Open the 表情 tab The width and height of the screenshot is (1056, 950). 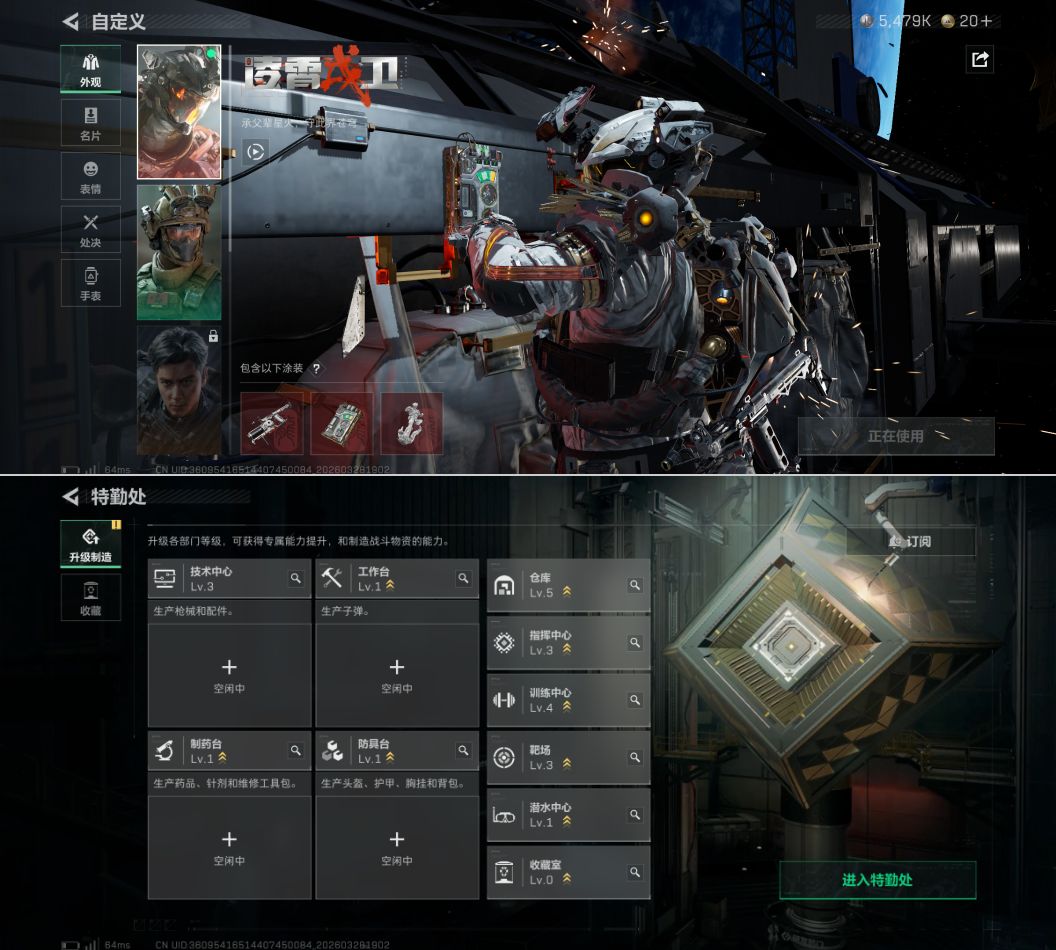tap(90, 177)
